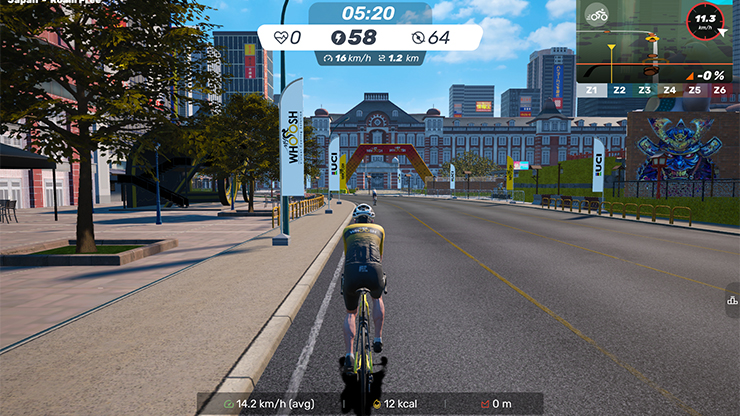This screenshot has height=416, width=740.
Task: Toggle the cyclist icon on the minimap
Action: coord(598,15)
